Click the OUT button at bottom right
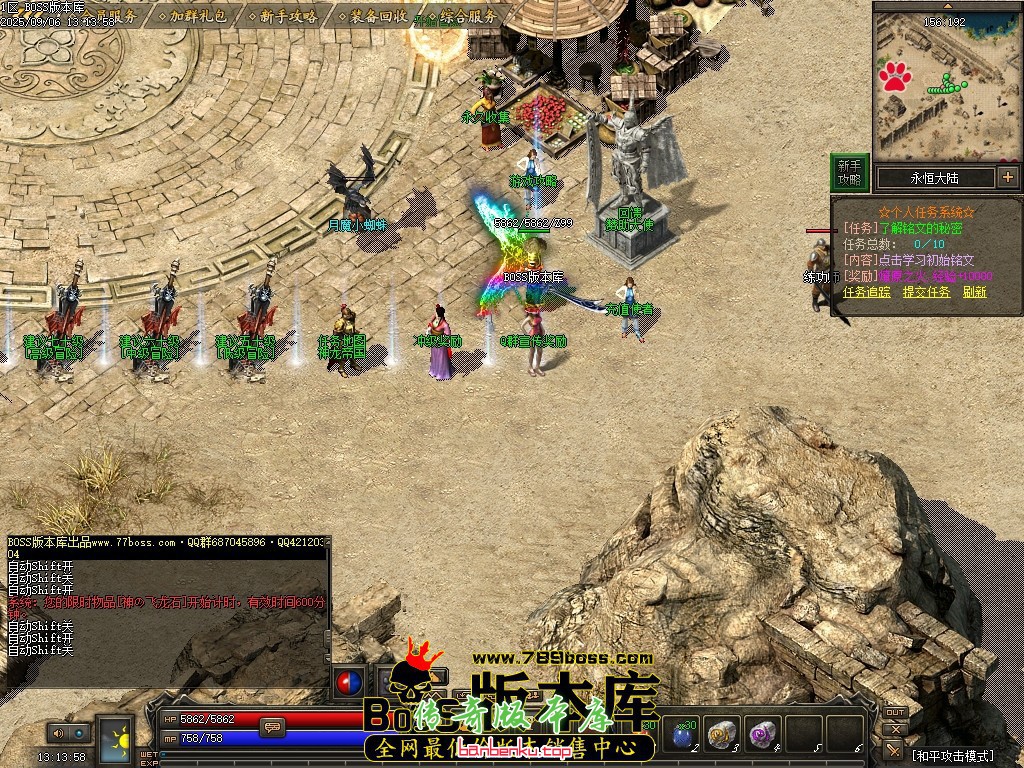 point(895,712)
